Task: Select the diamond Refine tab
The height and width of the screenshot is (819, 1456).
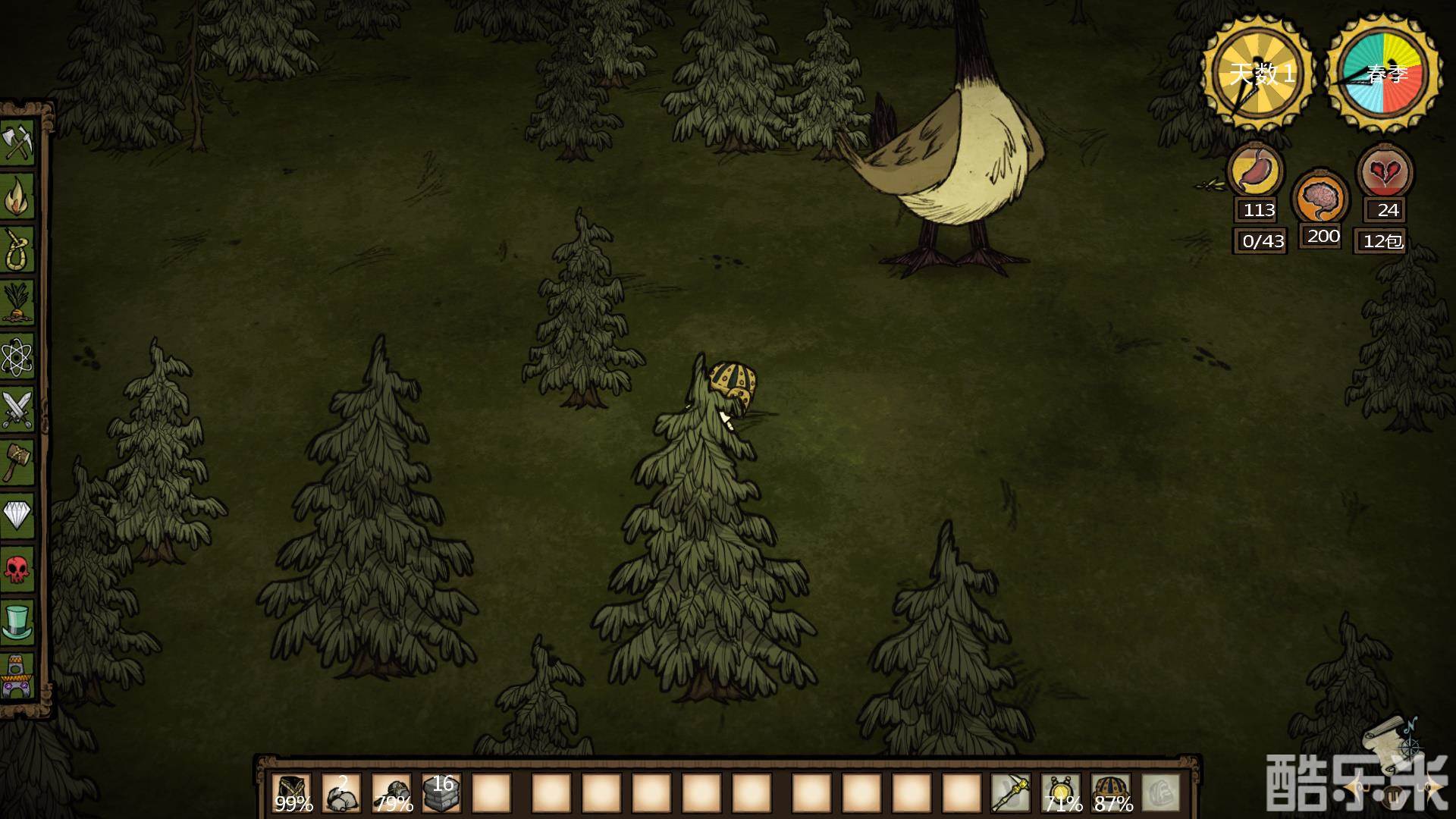Action: point(17,516)
